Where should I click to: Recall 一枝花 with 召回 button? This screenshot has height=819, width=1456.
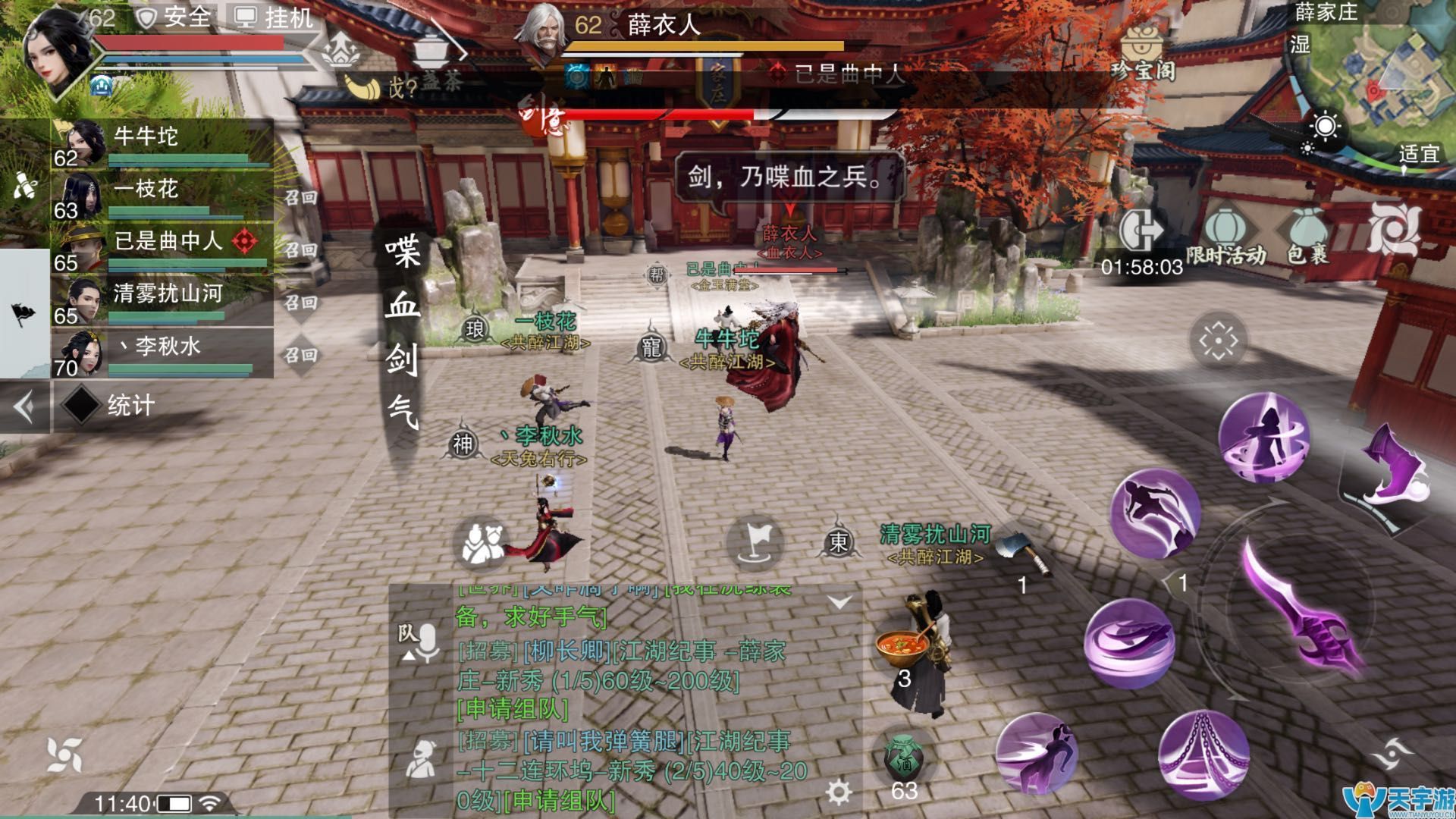[300, 198]
